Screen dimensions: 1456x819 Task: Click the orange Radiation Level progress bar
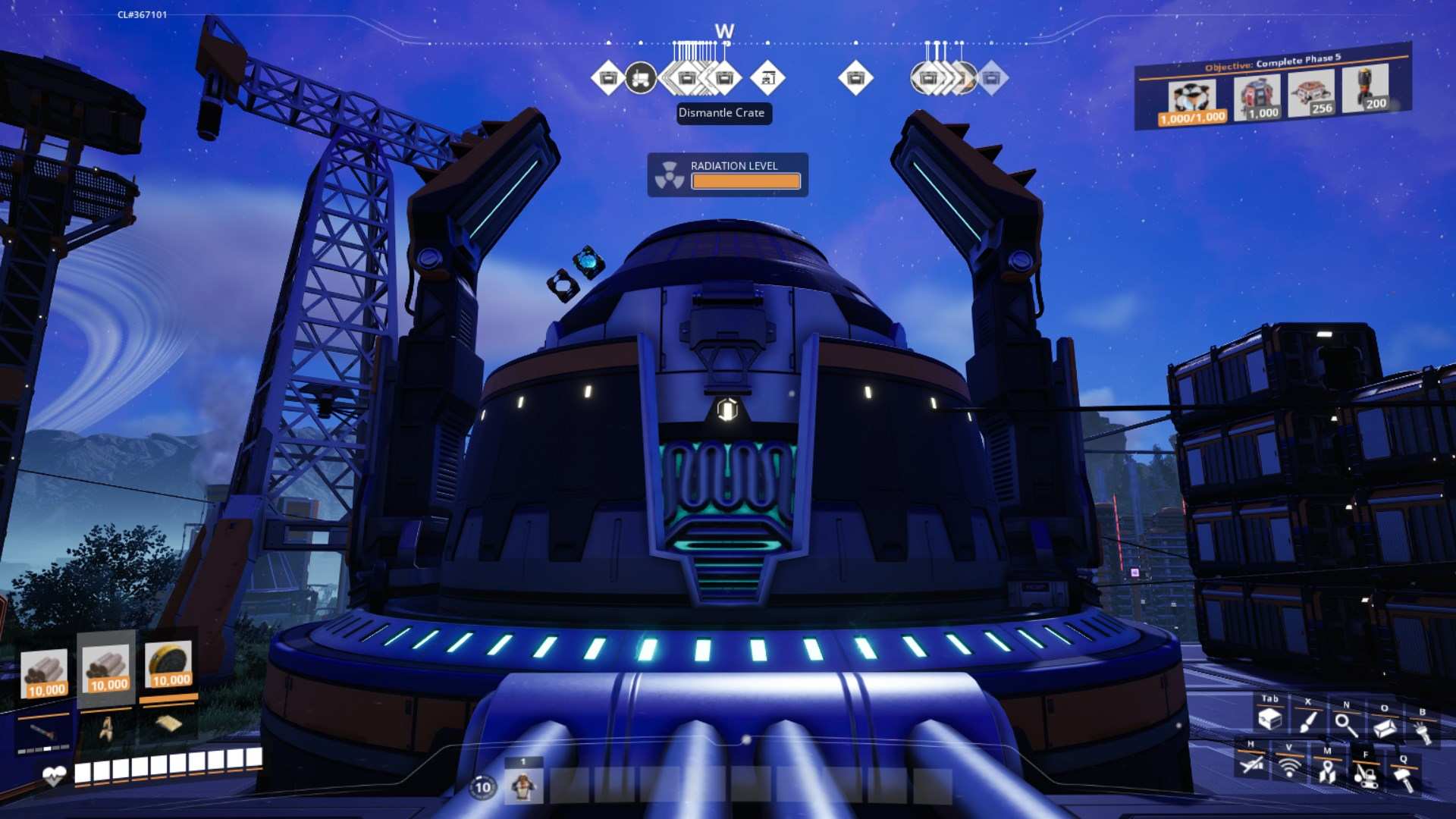tap(746, 181)
